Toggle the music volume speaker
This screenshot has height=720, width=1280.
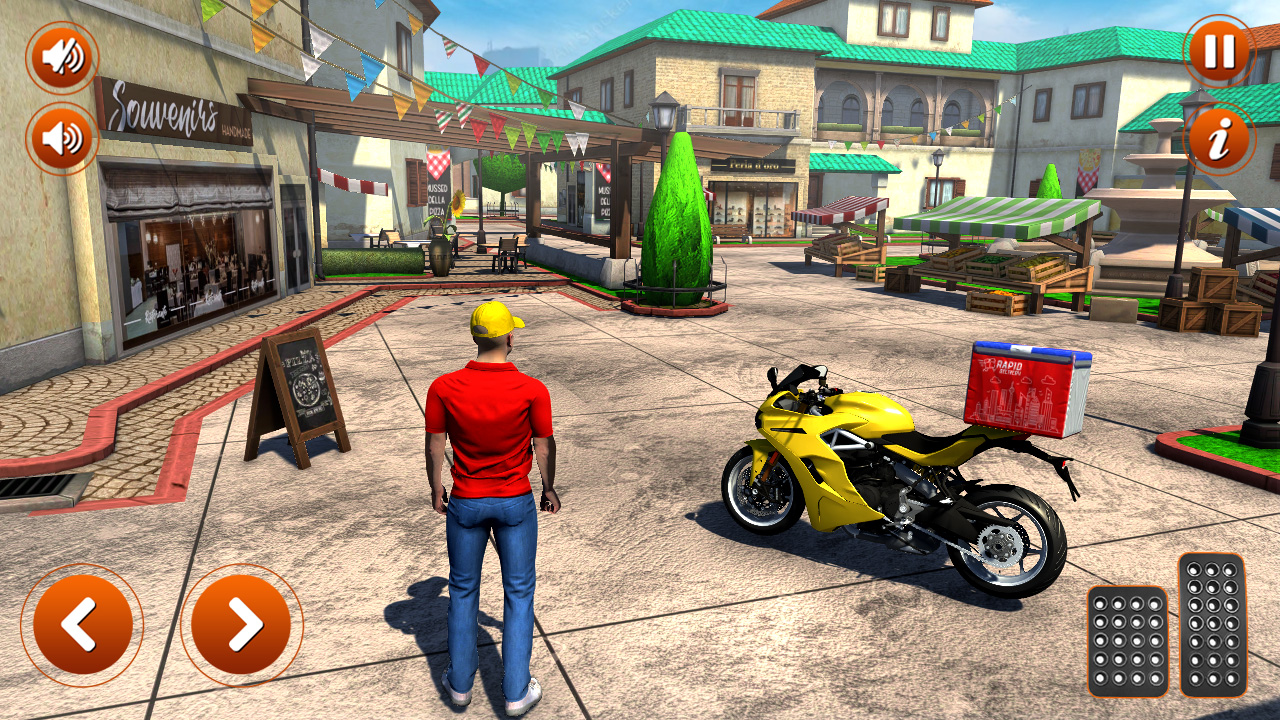tap(60, 133)
